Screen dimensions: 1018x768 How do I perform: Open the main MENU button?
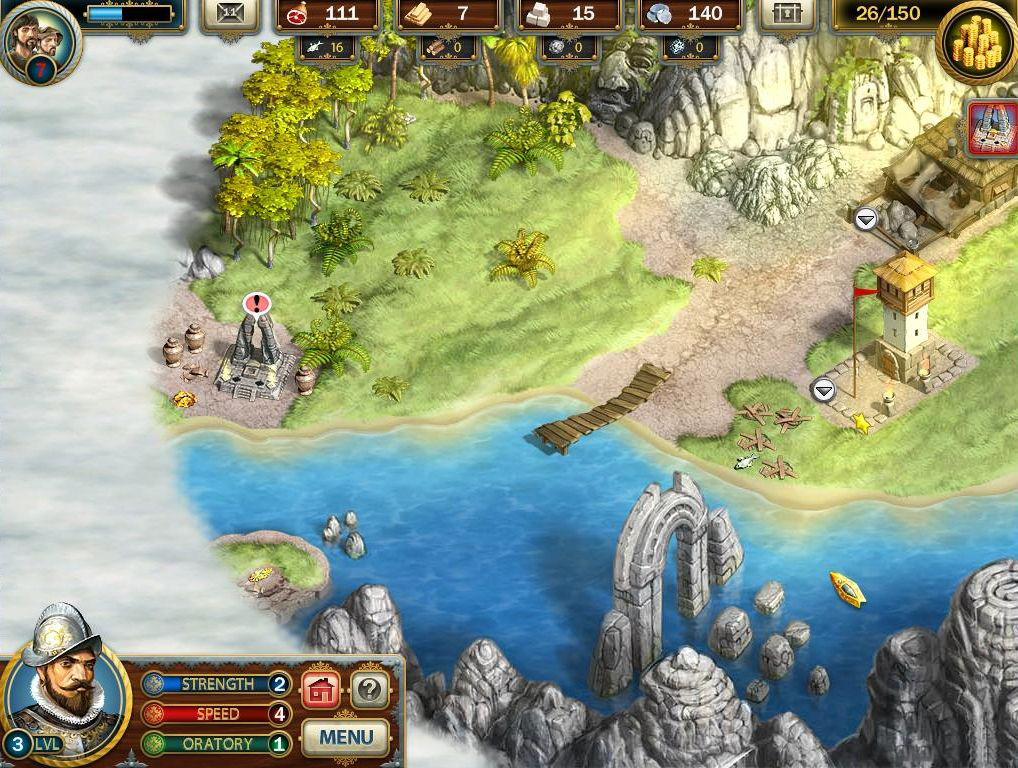point(345,738)
